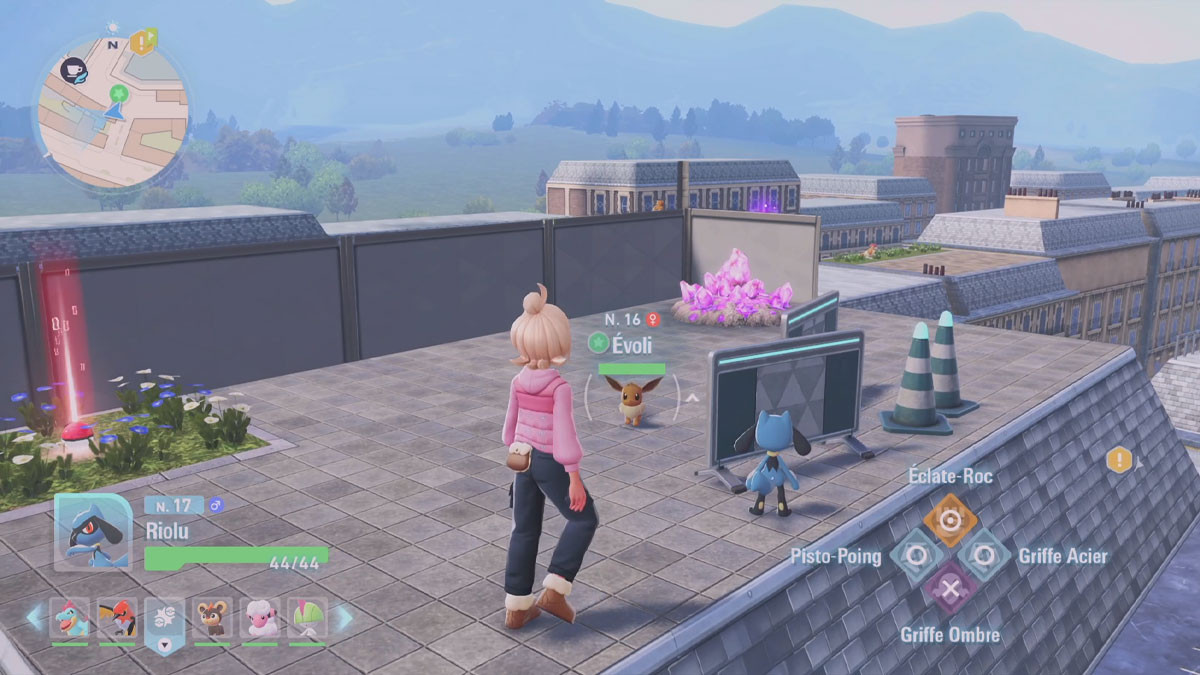Viewport: 1200px width, 675px height.
Task: Switch to Flaaffy in the party bar
Action: point(260,619)
